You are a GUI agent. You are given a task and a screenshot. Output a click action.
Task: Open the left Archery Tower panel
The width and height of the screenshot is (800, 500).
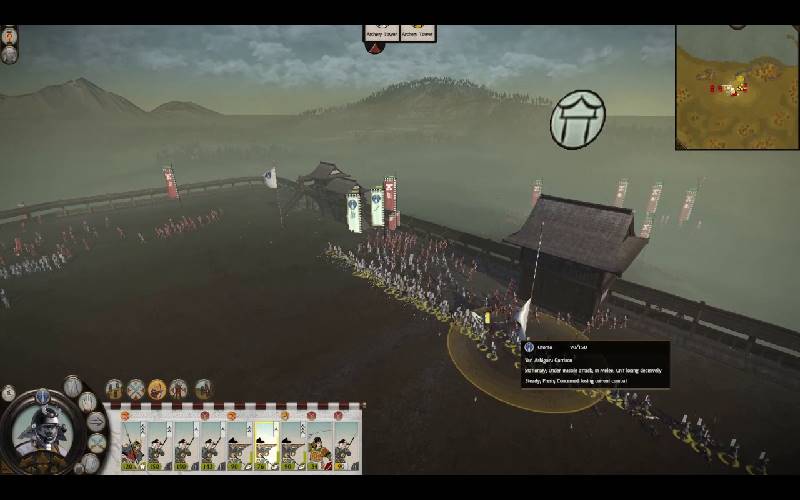[381, 33]
